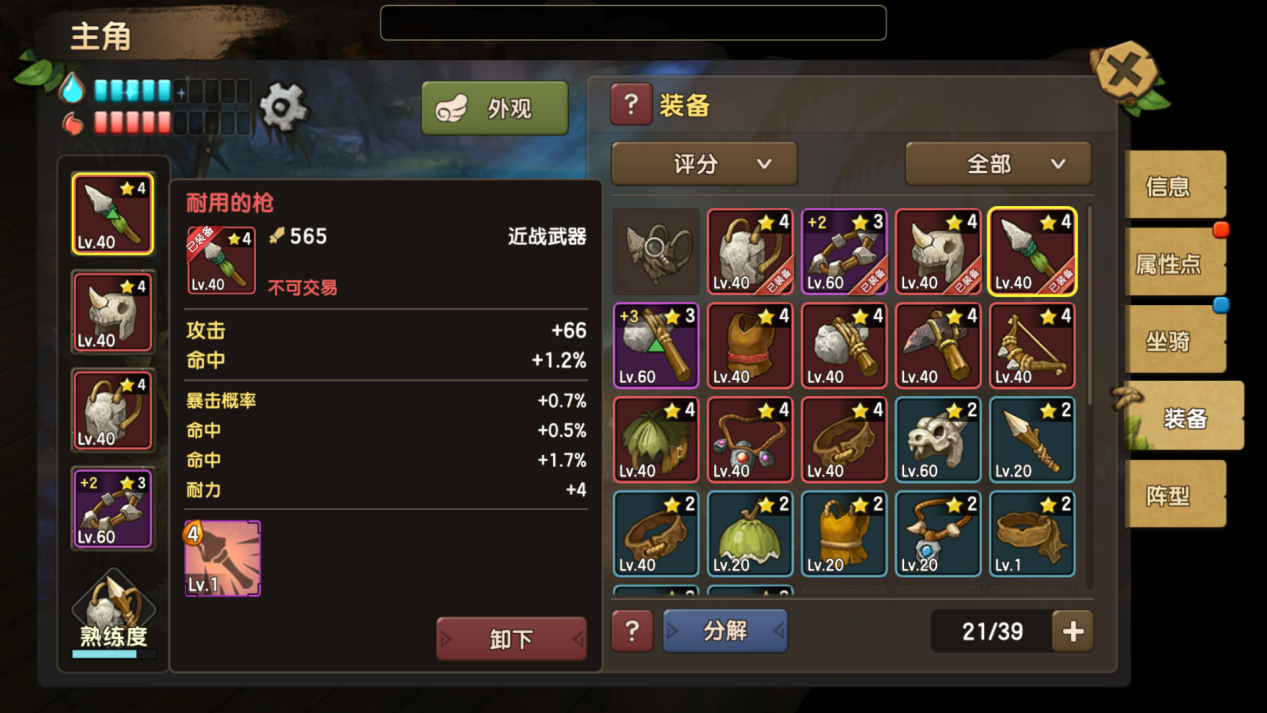
Task: Expand inventory capacity with the plus button
Action: (x=1073, y=631)
